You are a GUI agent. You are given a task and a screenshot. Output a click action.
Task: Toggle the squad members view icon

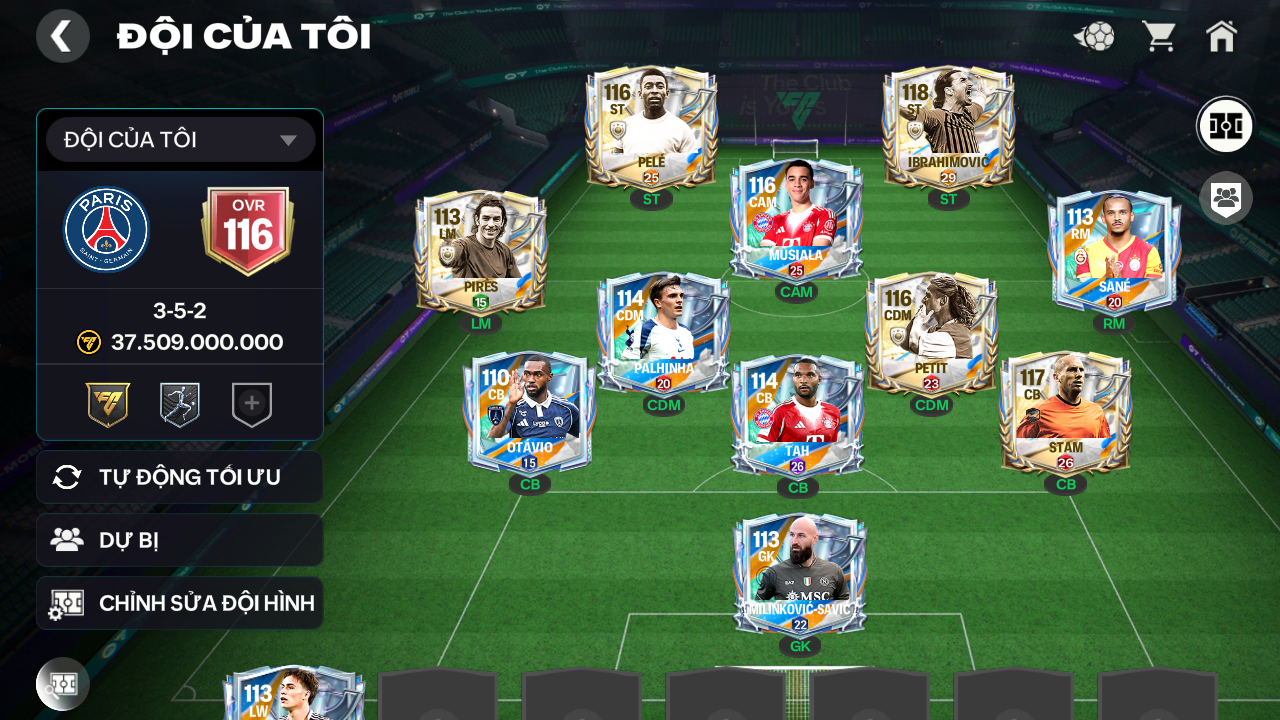click(1224, 199)
